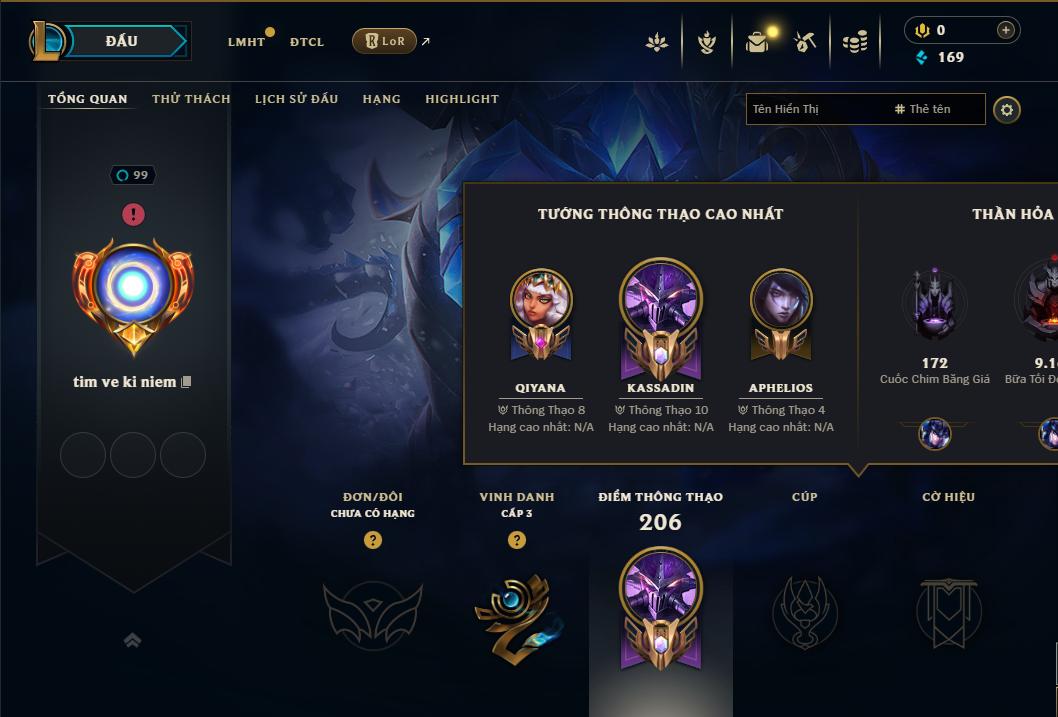Click the ĐẤU play button

[x=122, y=41]
